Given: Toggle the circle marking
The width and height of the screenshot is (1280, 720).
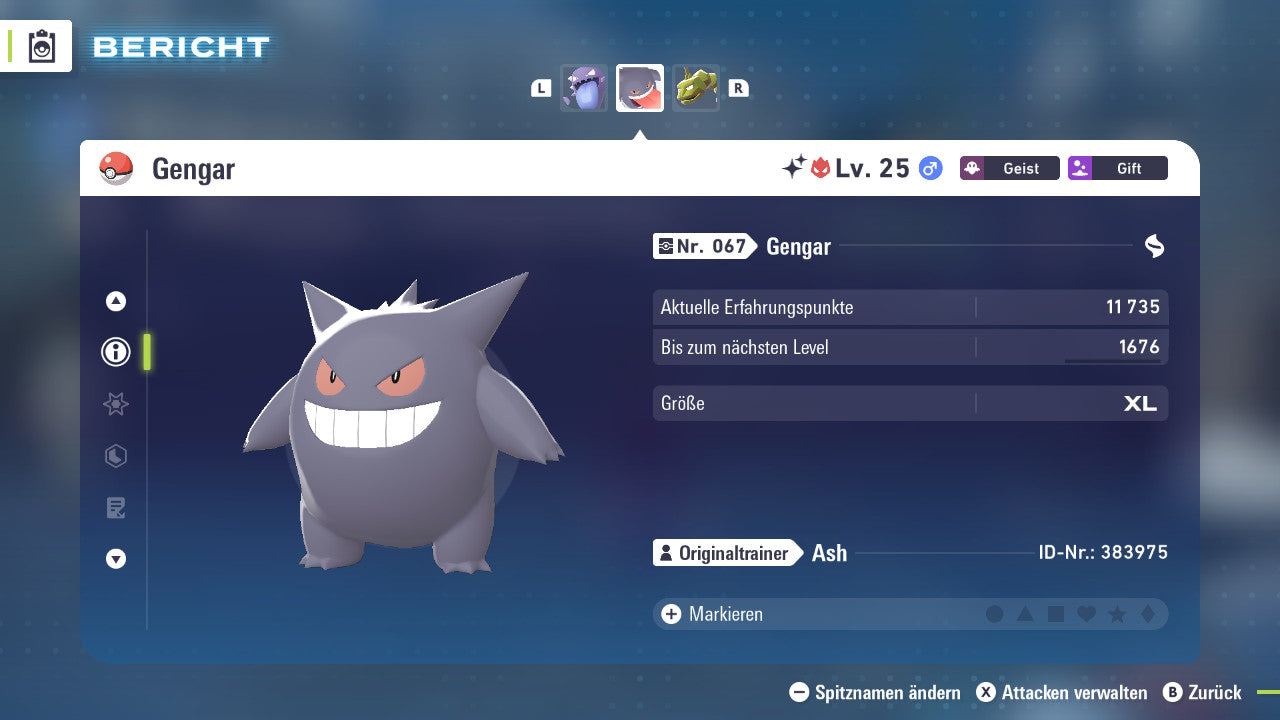Looking at the screenshot, I should tap(994, 614).
